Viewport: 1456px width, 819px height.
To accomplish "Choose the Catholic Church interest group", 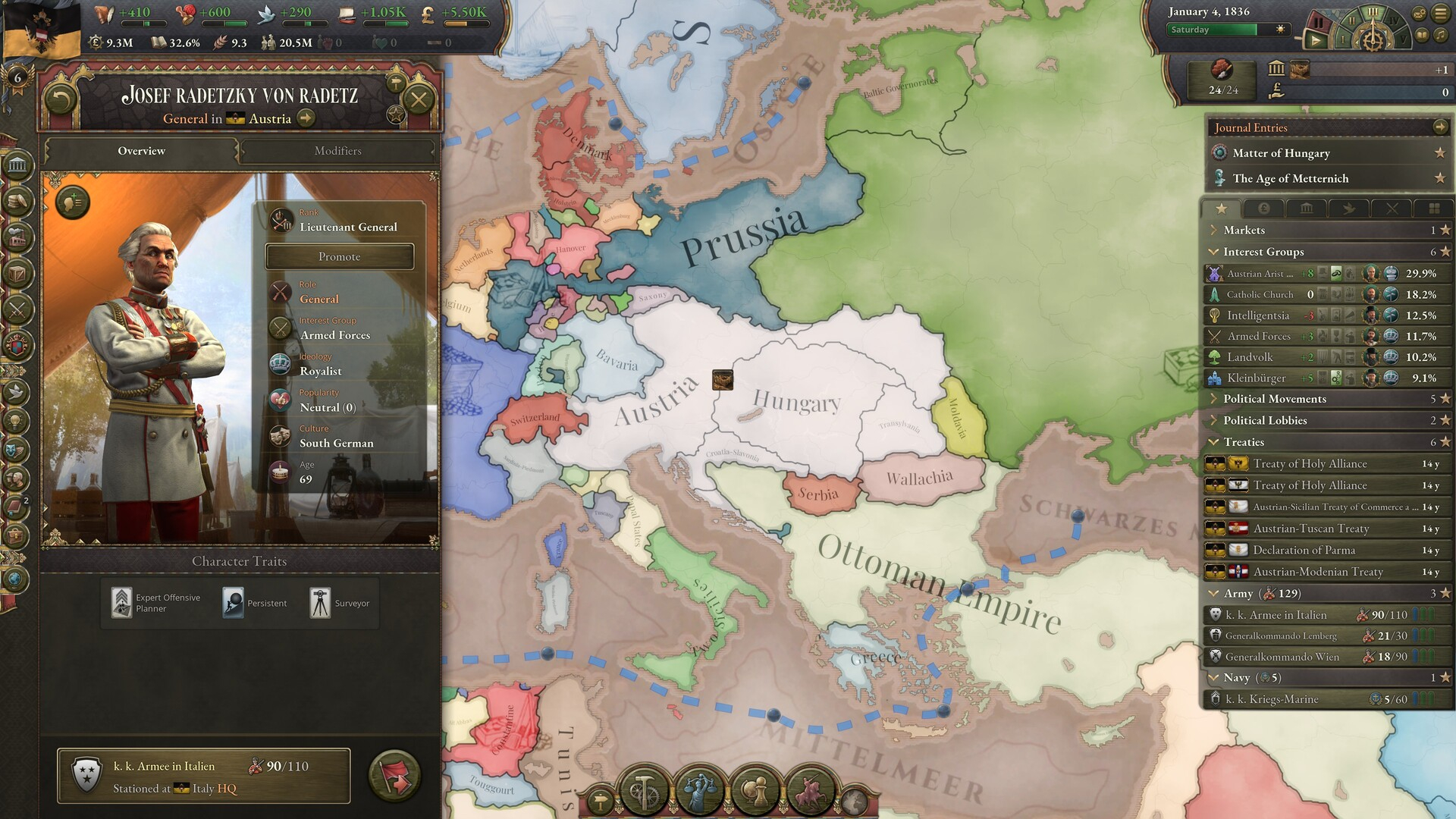I will [1260, 294].
